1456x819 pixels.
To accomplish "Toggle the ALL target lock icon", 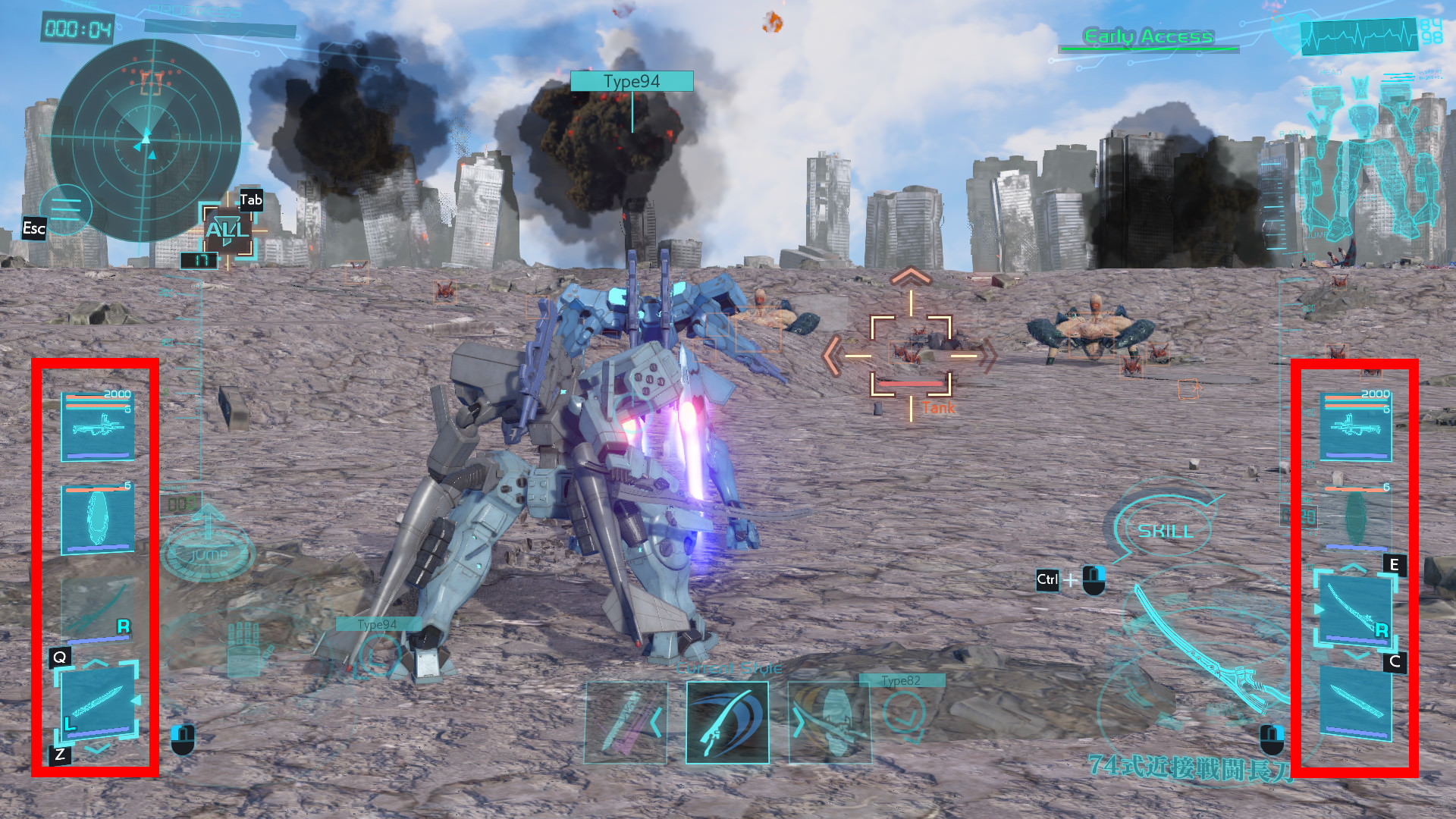I will [x=227, y=231].
